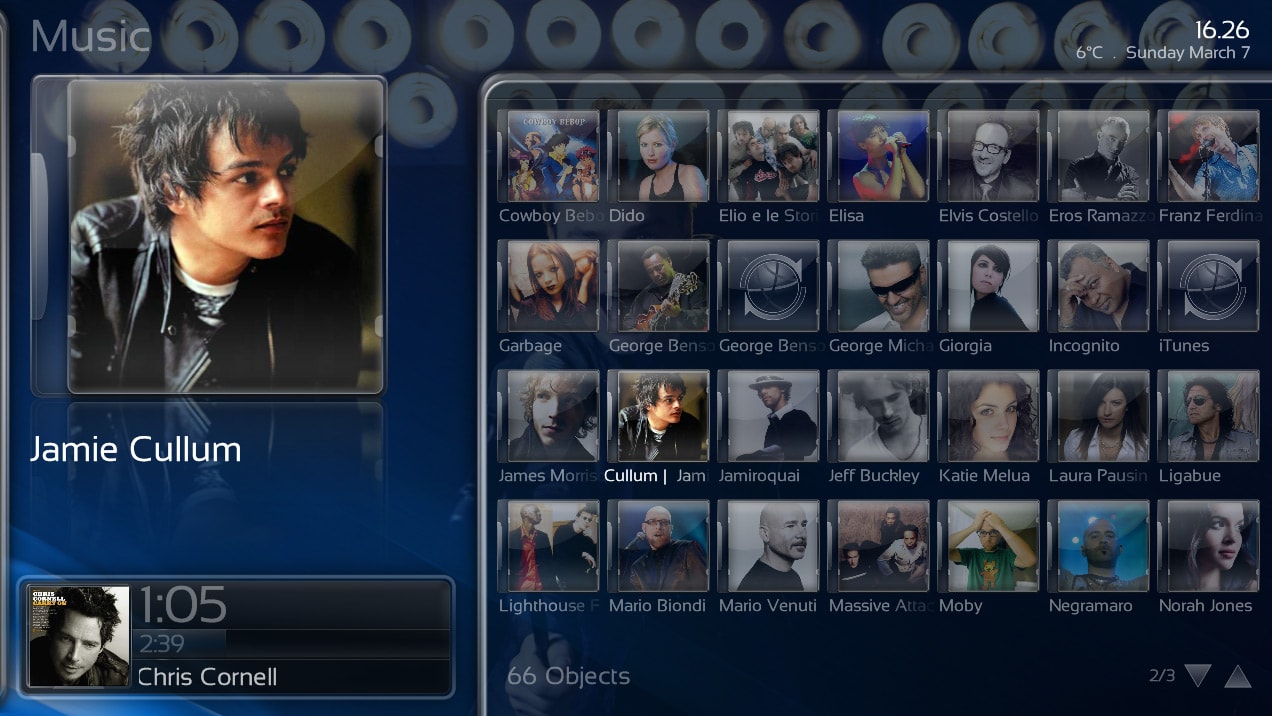The height and width of the screenshot is (716, 1272).
Task: Select the Garbage artist thumbnail
Action: [x=553, y=286]
